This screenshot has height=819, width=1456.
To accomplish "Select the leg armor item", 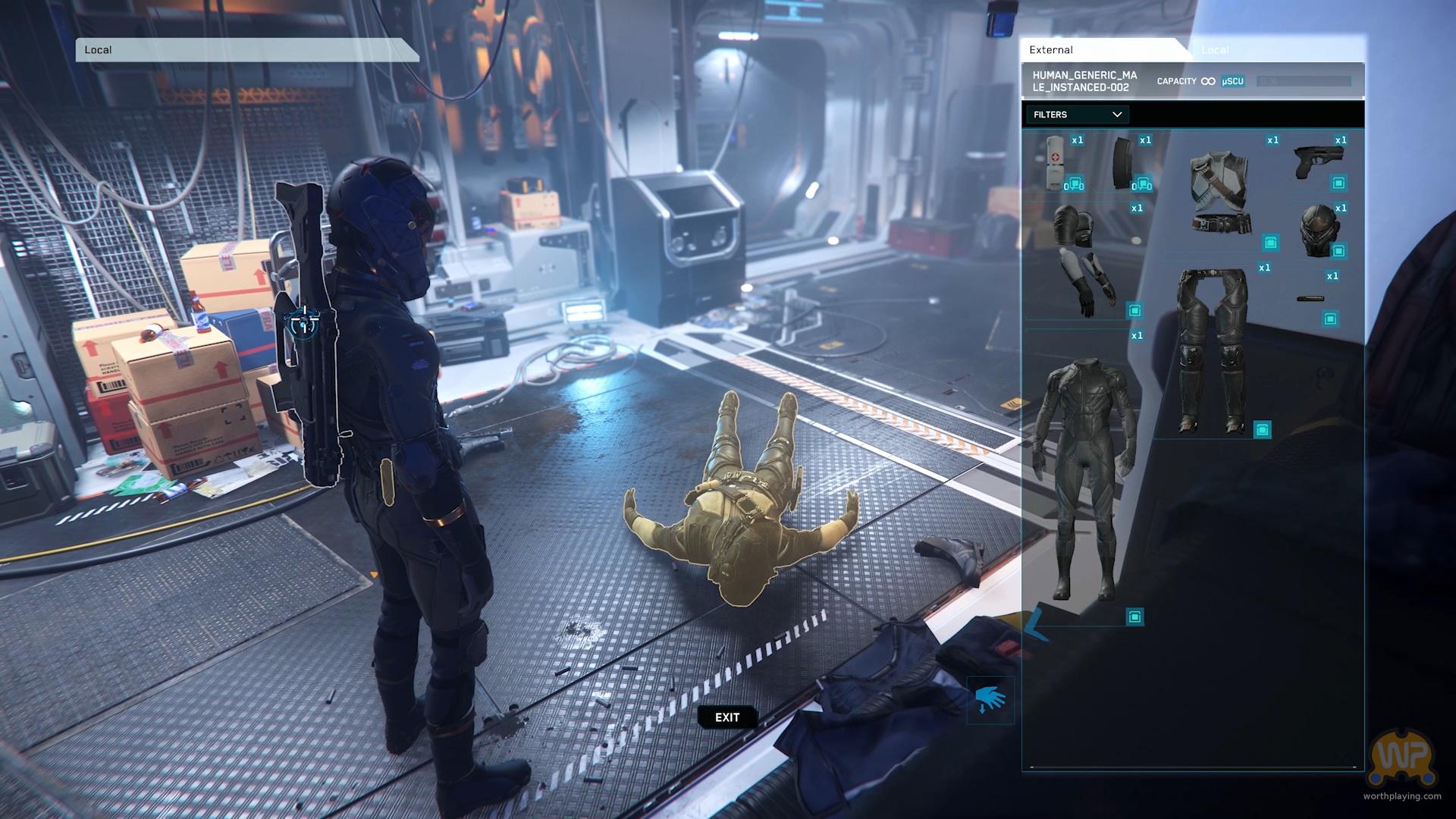I will (1213, 349).
